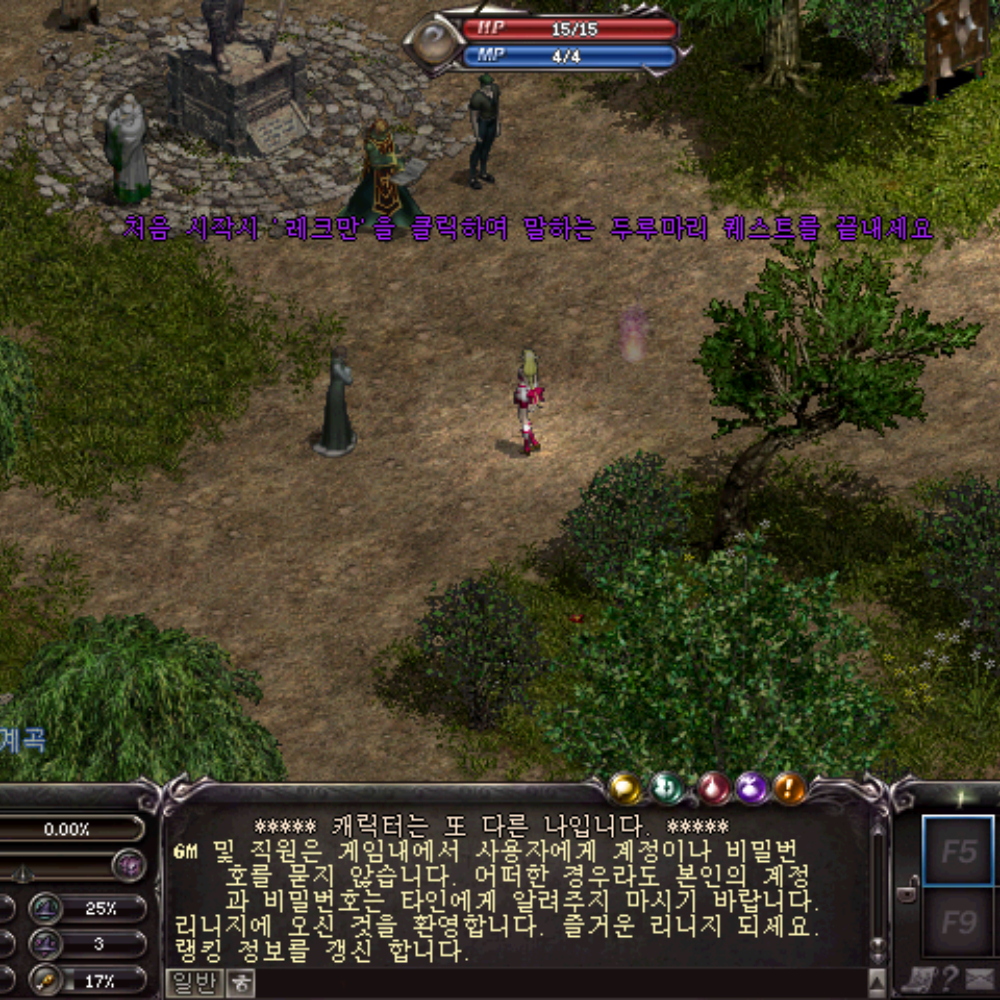Screen dimensions: 1000x1000
Task: Switch to the 일반 chat tab
Action: (x=193, y=983)
